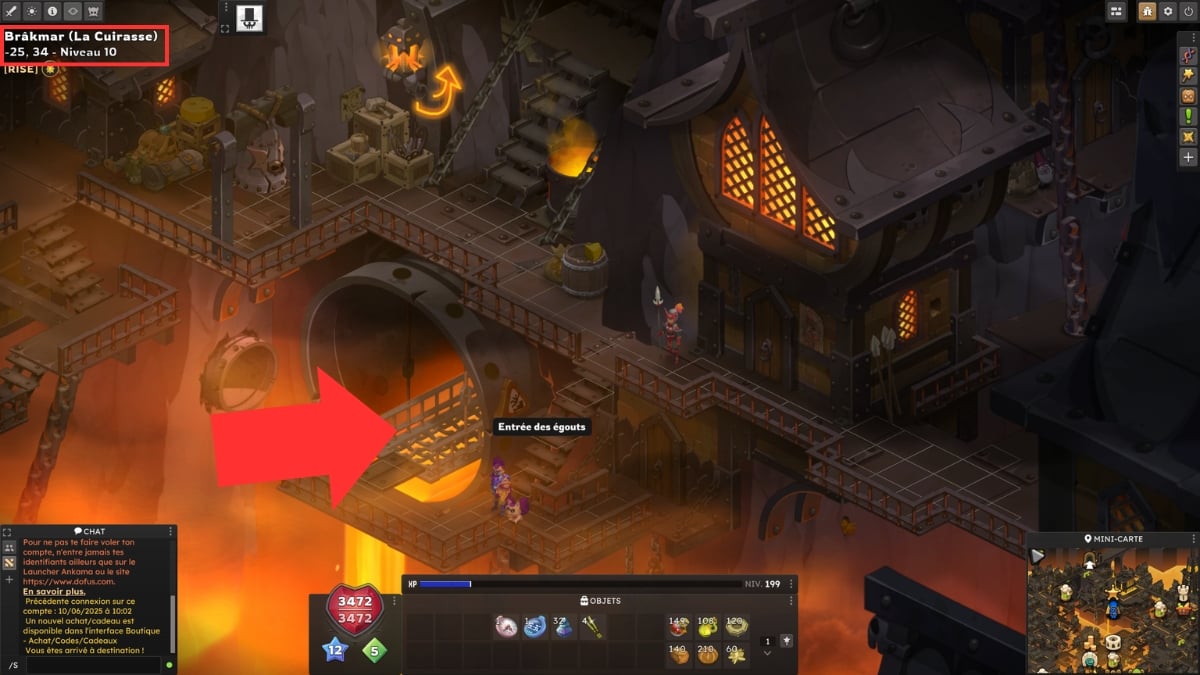Open the Objets bar header
Image resolution: width=1200 pixels, height=675 pixels.
coord(600,600)
